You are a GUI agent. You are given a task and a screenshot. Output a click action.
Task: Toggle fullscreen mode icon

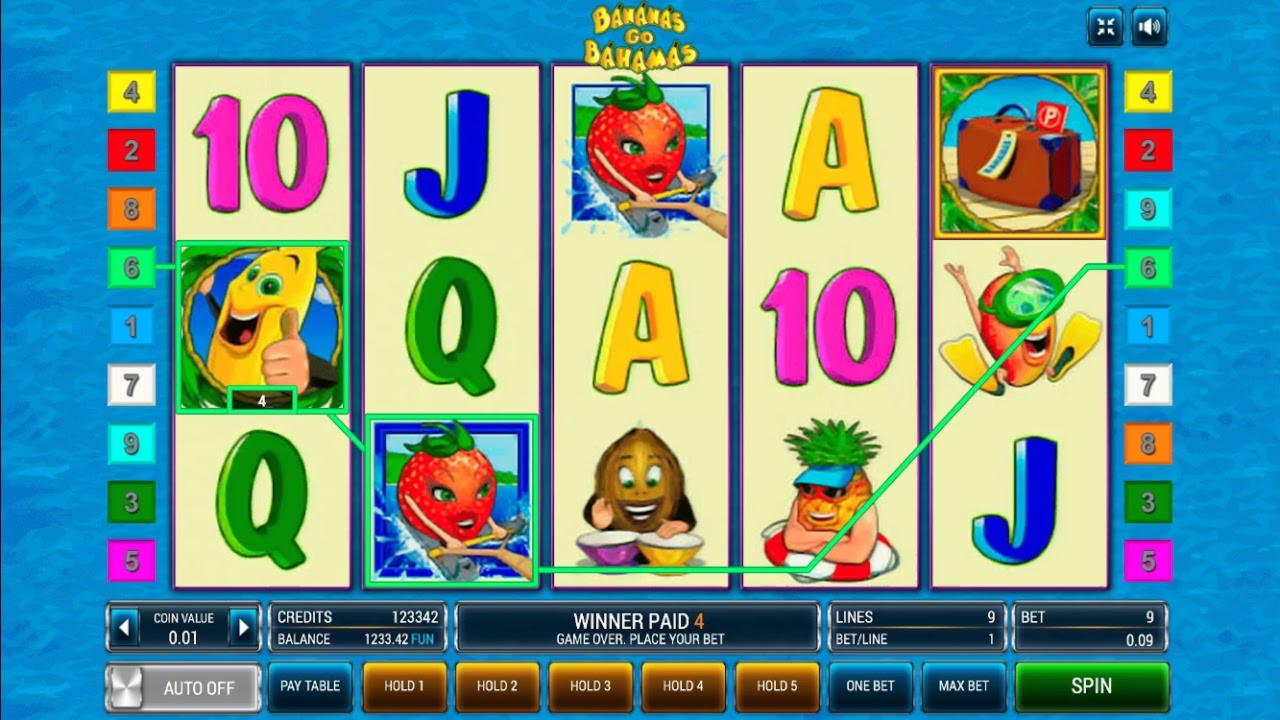tap(1105, 27)
